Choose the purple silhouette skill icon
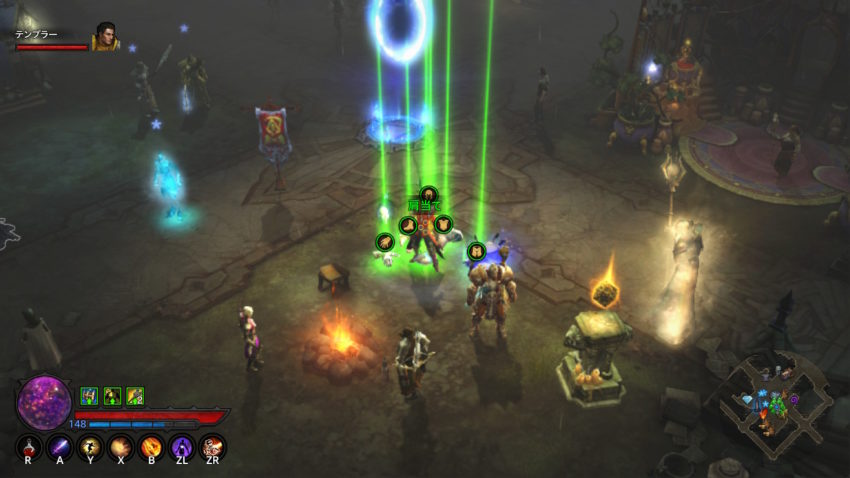Image resolution: width=850 pixels, height=478 pixels. click(x=182, y=446)
